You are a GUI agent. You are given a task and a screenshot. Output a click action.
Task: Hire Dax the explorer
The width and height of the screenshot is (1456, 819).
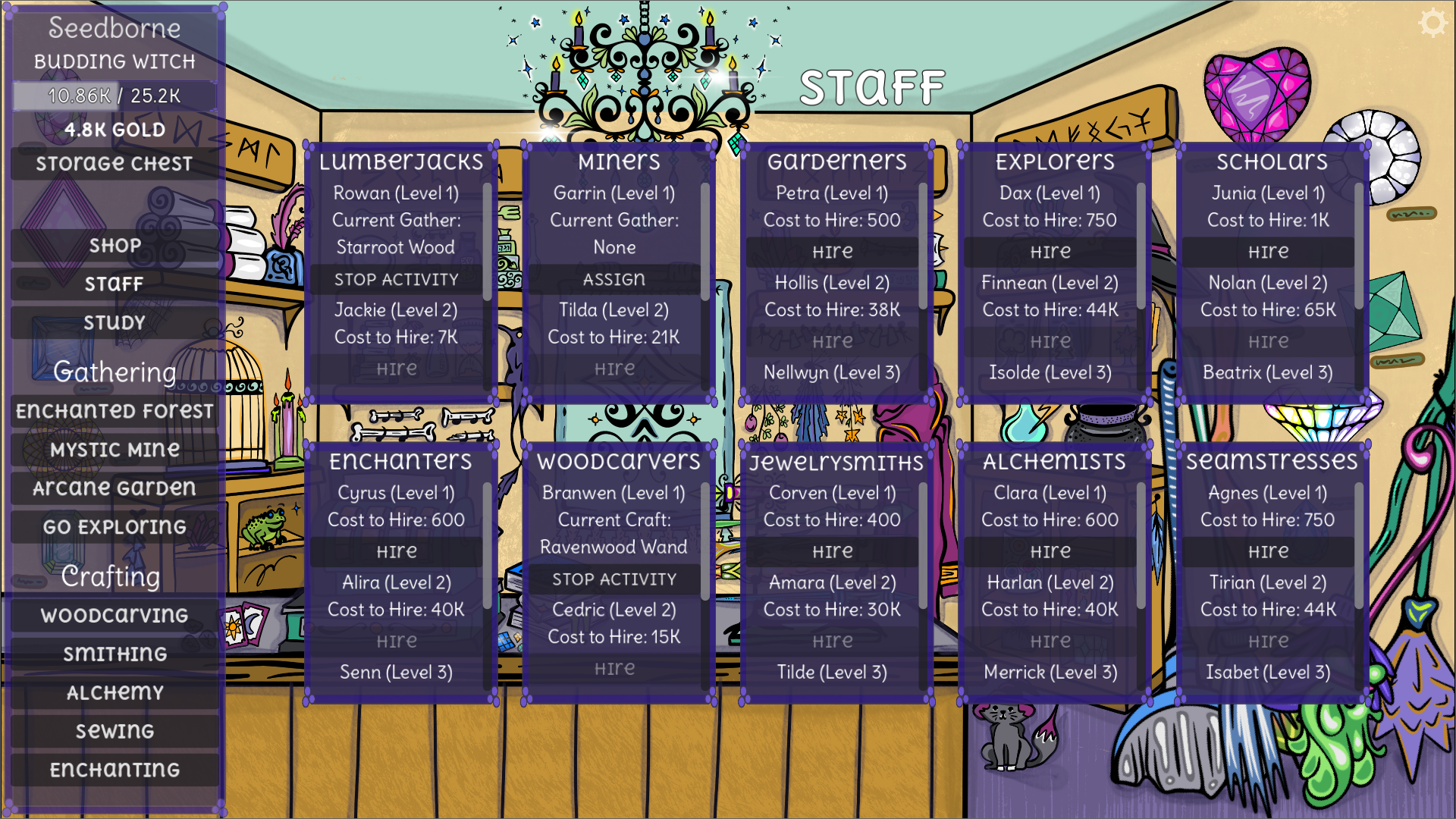(1050, 251)
